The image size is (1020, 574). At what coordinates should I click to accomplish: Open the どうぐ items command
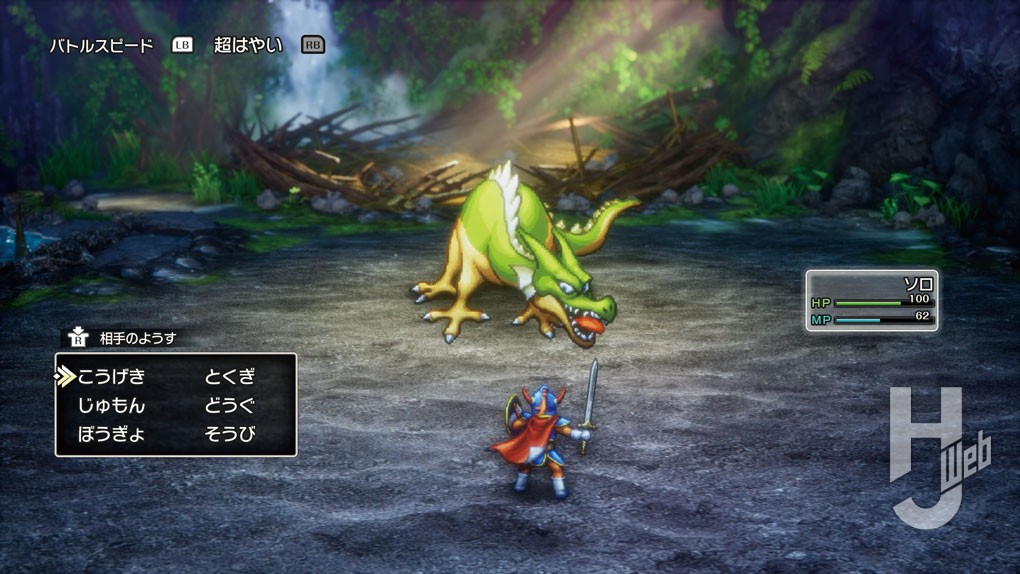(x=230, y=406)
